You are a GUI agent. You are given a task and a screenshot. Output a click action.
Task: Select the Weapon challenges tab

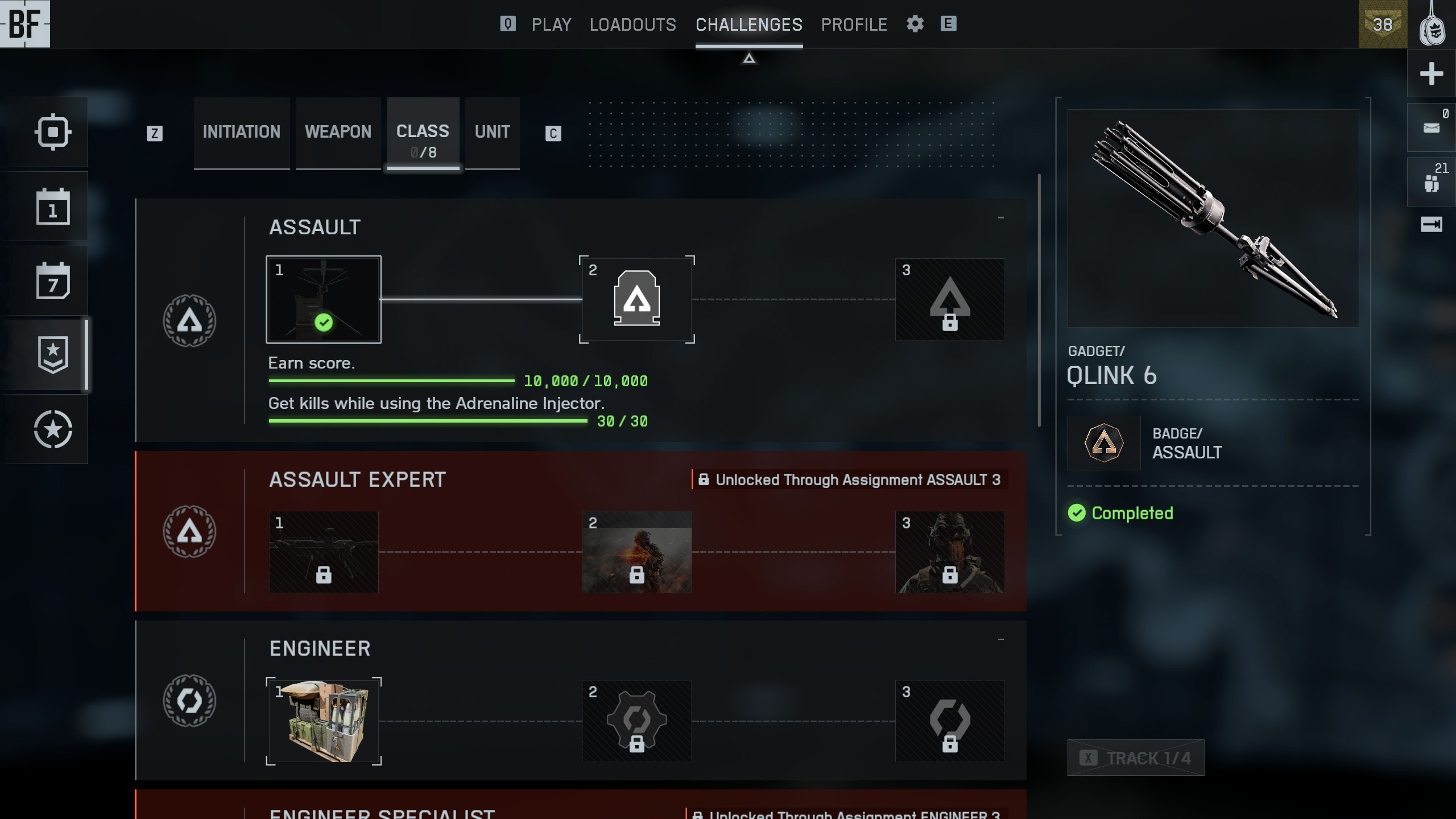338,132
